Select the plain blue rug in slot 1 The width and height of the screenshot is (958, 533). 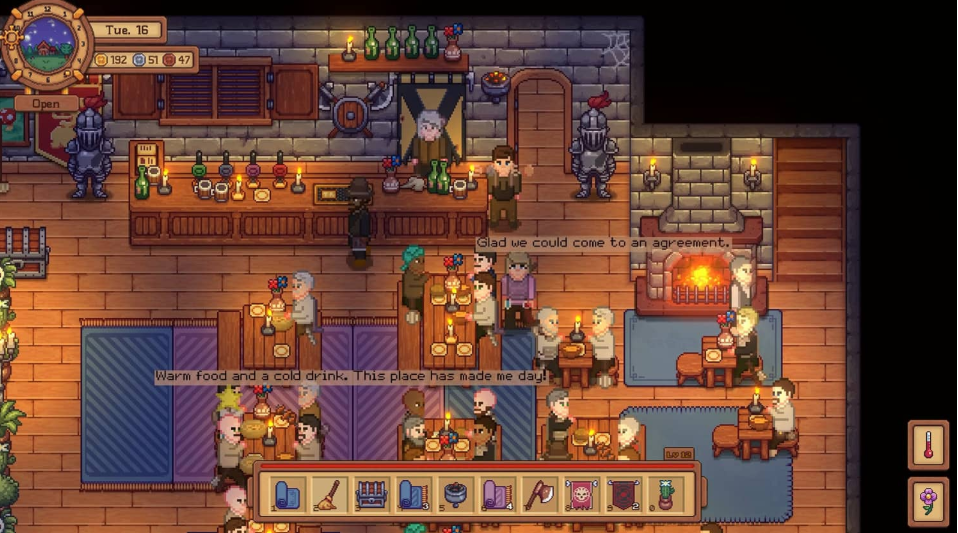pyautogui.click(x=287, y=494)
